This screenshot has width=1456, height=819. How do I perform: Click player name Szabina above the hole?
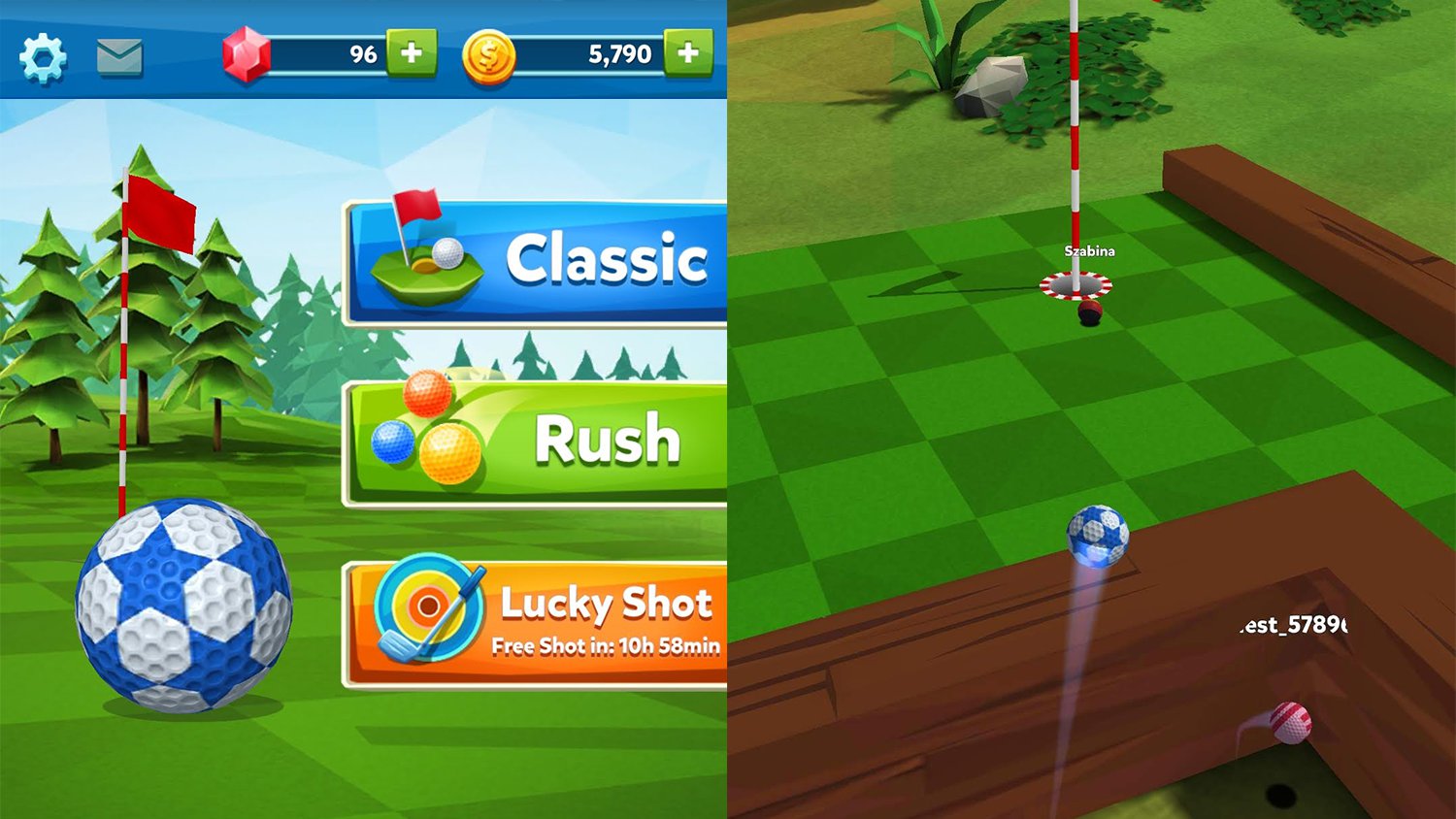tap(1089, 250)
